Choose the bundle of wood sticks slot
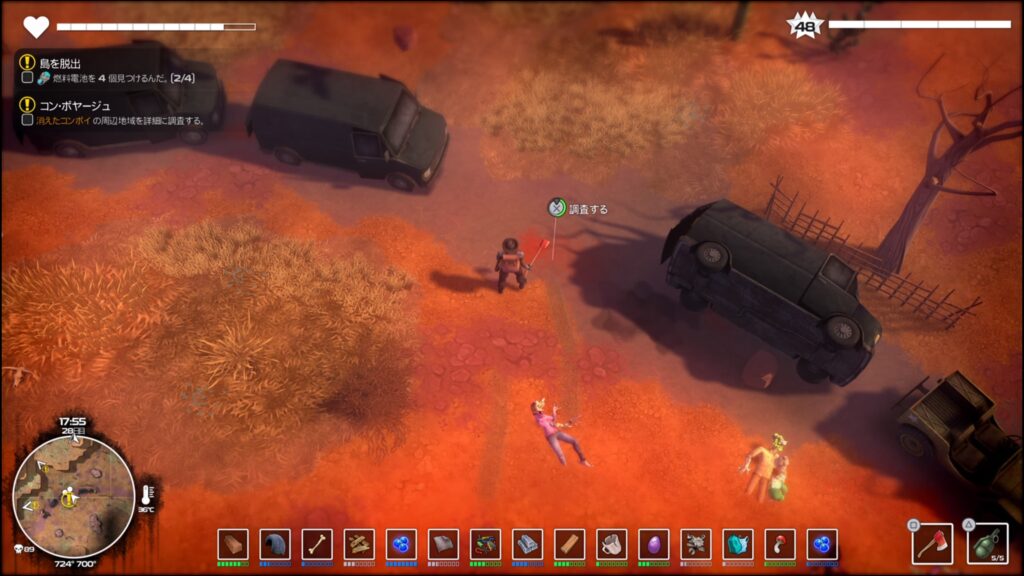 pyautogui.click(x=359, y=544)
